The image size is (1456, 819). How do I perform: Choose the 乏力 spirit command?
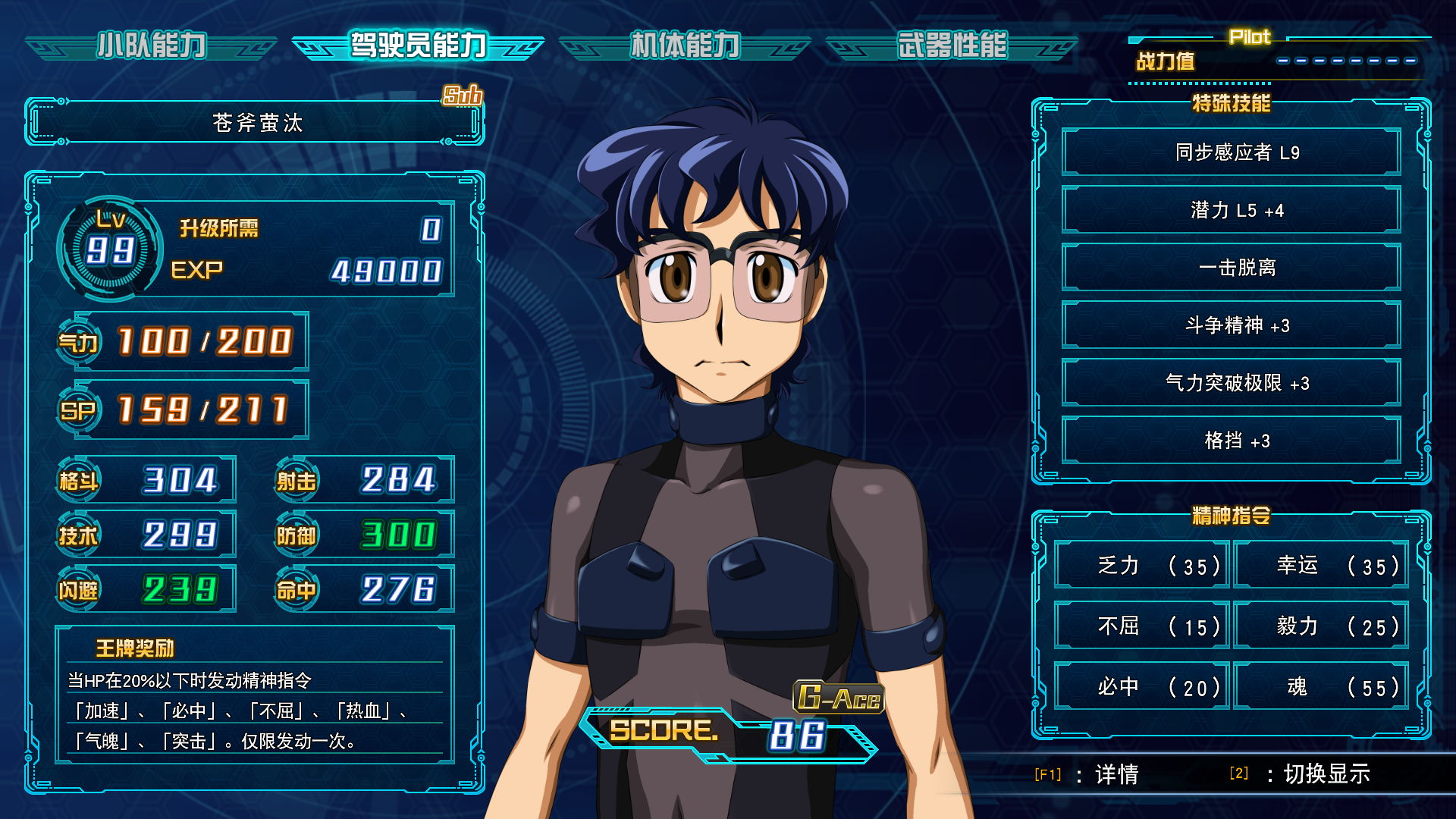1141,566
